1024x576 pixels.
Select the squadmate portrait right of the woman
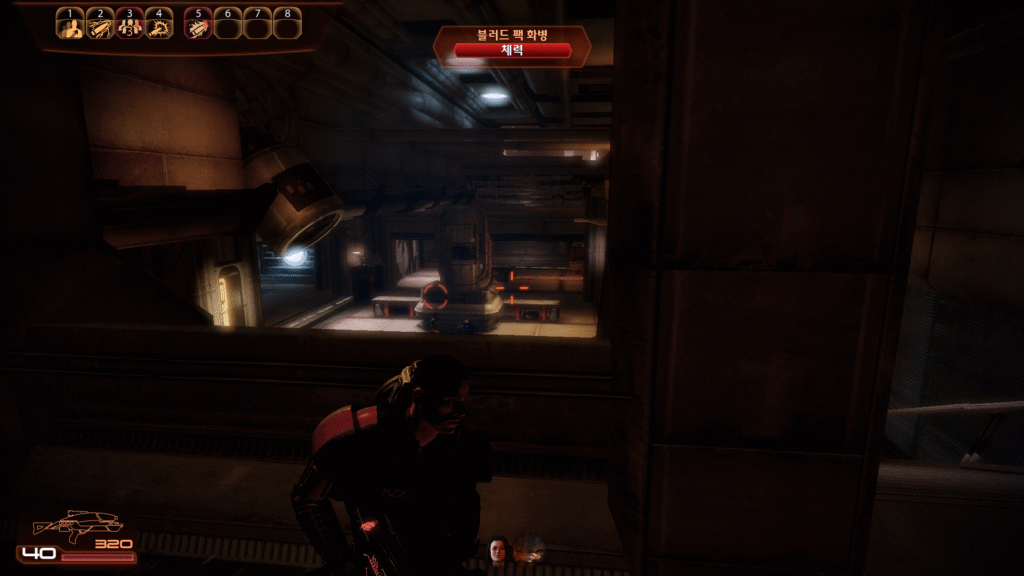pos(528,548)
